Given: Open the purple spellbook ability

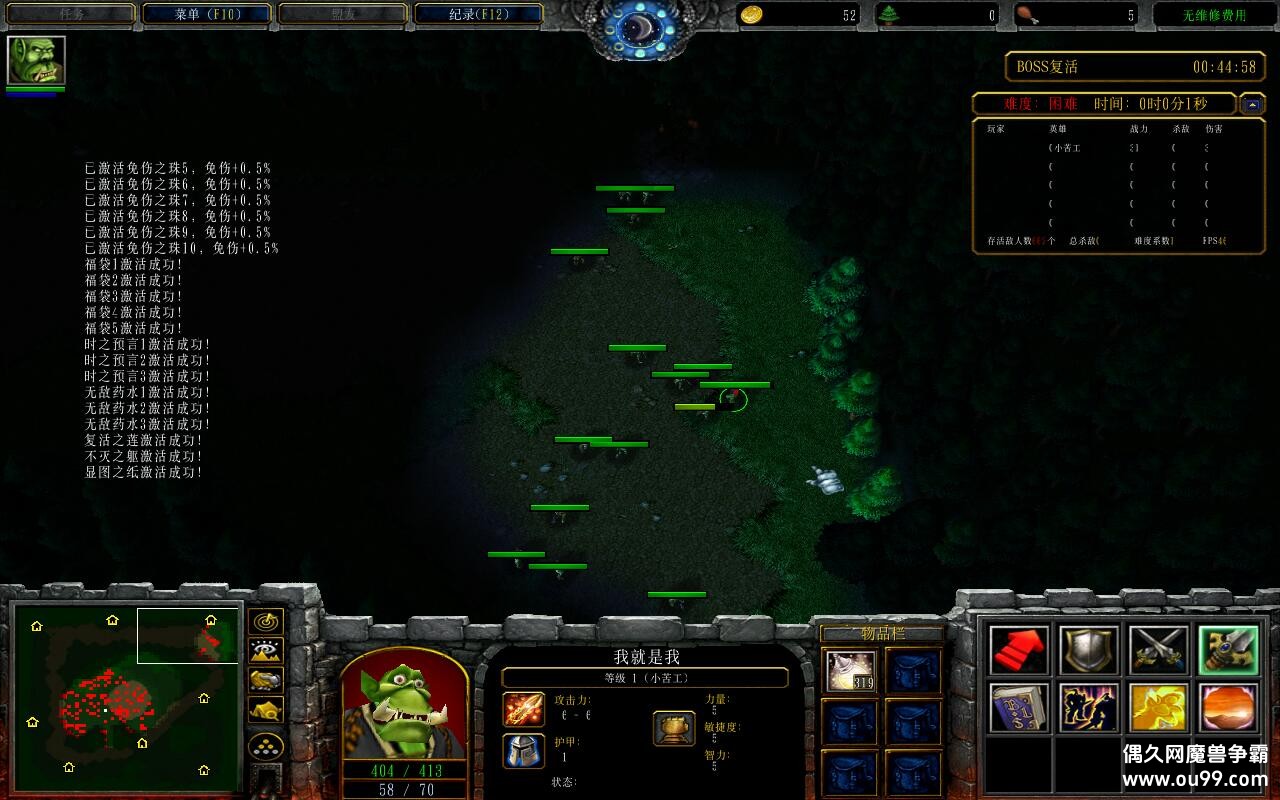Looking at the screenshot, I should (1020, 708).
